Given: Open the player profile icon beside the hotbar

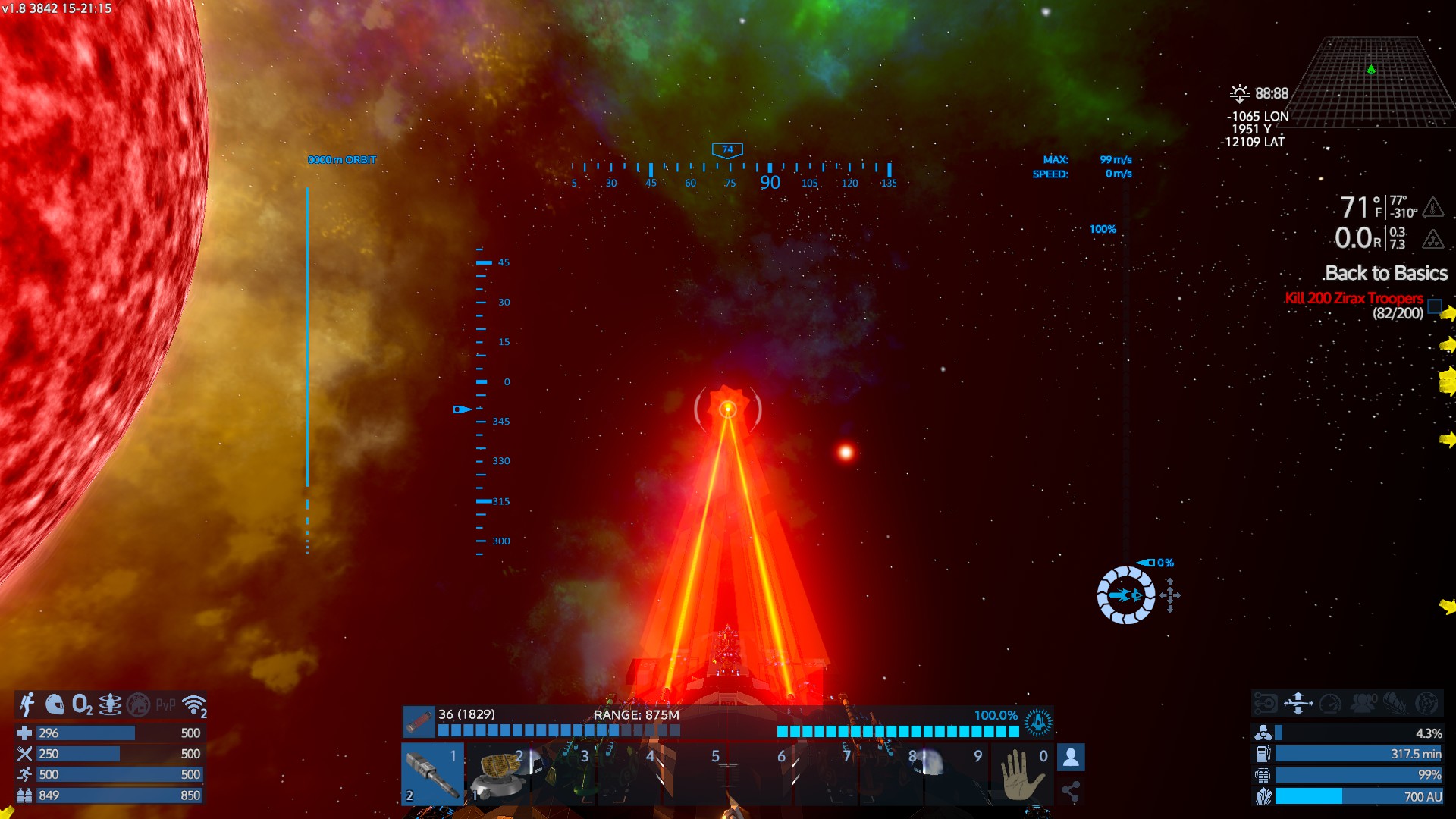Looking at the screenshot, I should coord(1071,757).
